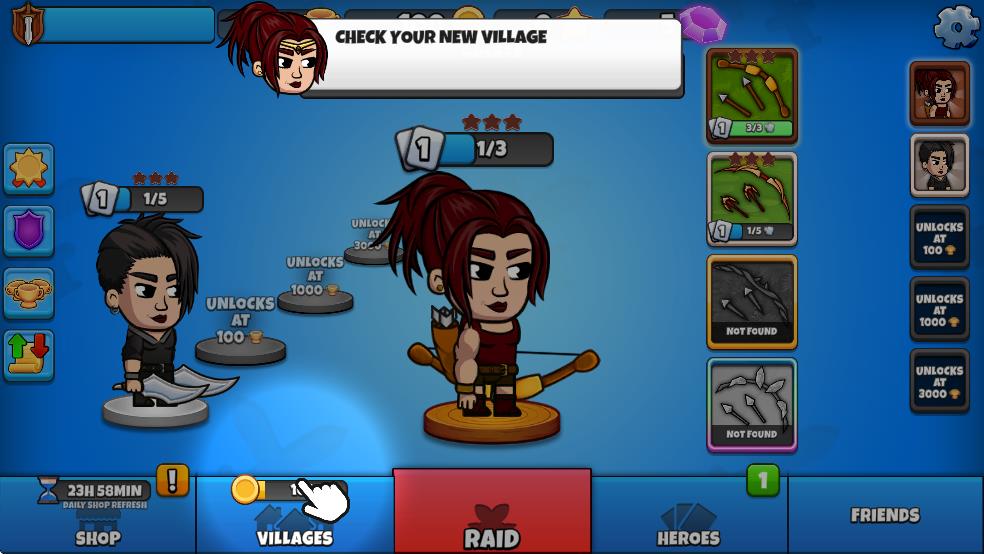Select the red-haired archer hero portrait
984x554 pixels.
click(939, 94)
